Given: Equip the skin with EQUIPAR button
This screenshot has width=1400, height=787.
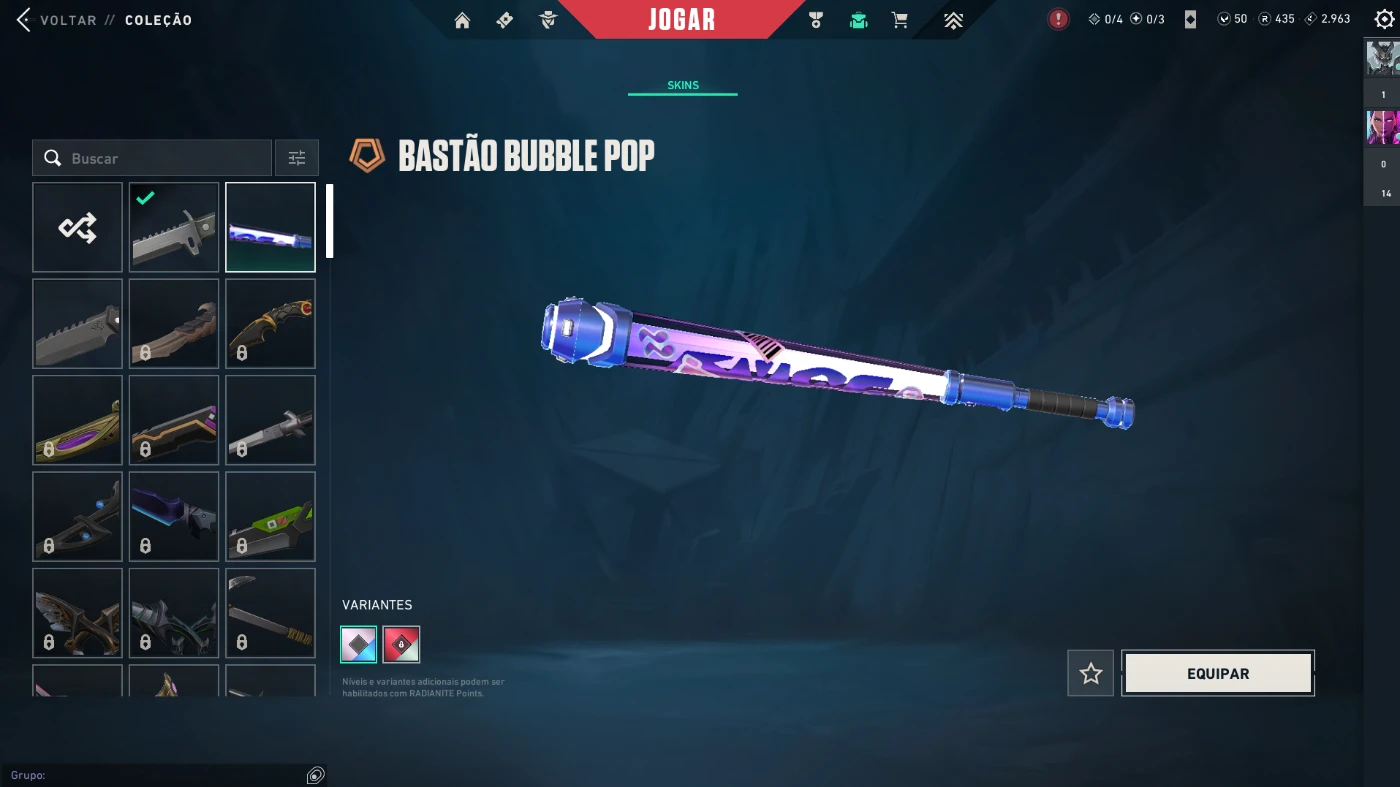Looking at the screenshot, I should coord(1217,674).
